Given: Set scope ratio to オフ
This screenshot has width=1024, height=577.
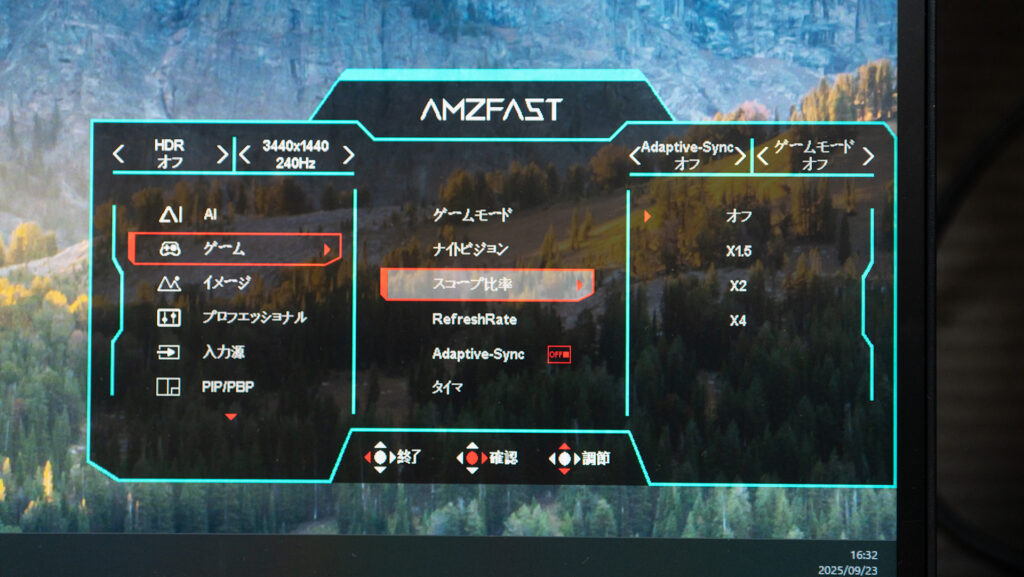Looking at the screenshot, I should [738, 215].
